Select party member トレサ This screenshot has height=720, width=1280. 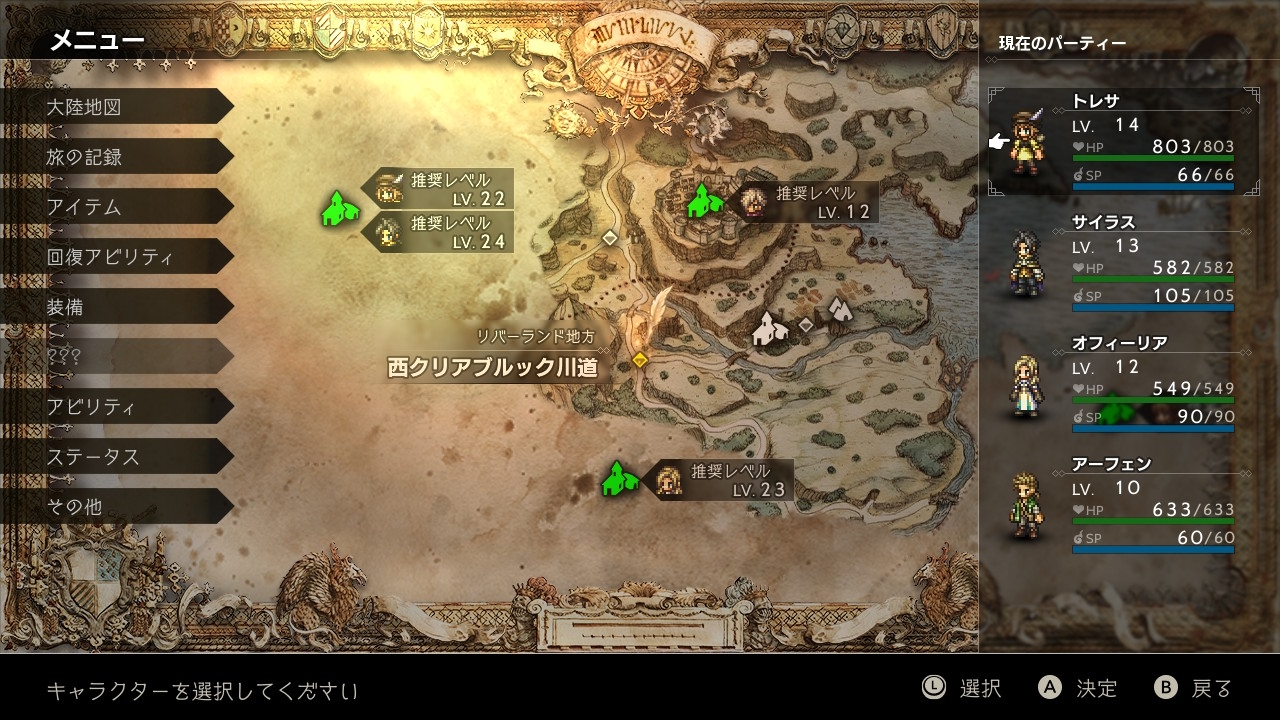coord(1120,140)
